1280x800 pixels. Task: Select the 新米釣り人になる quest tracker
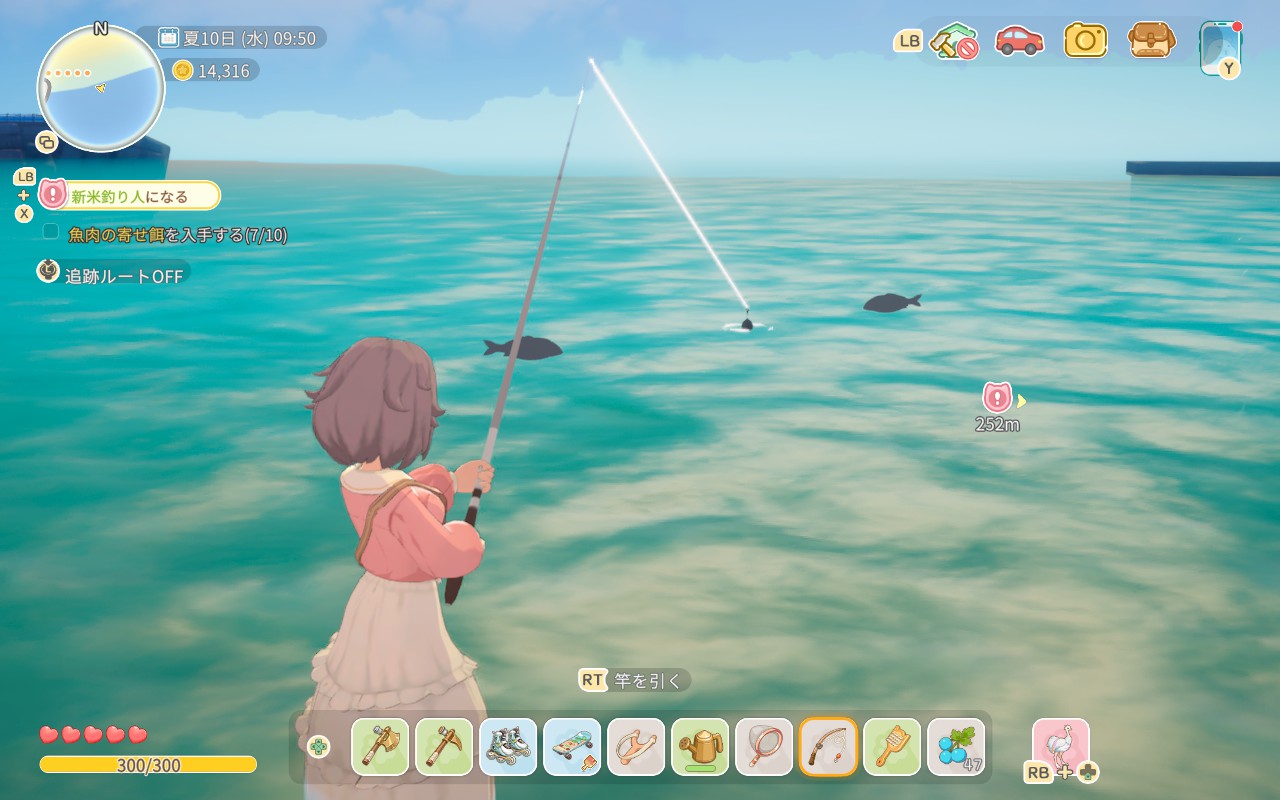[130, 196]
